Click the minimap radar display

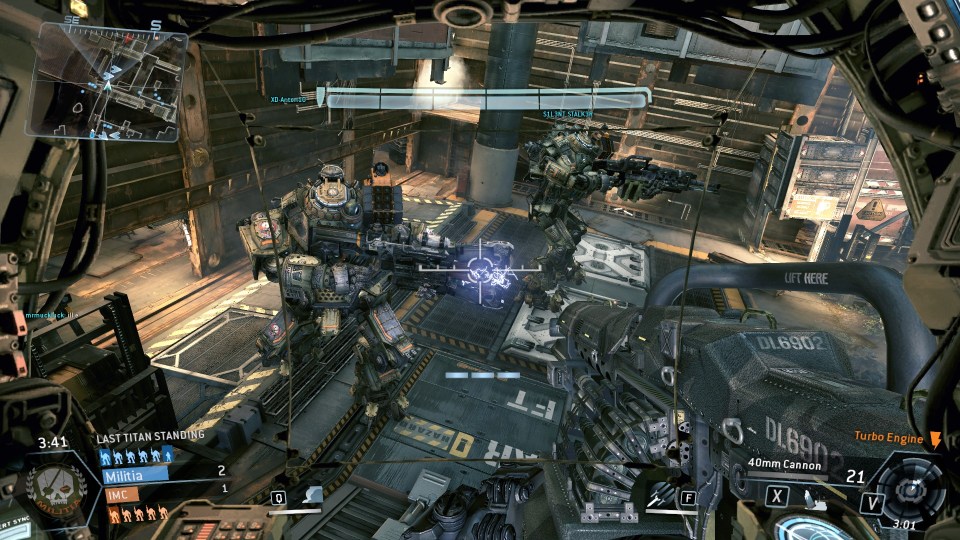pos(109,84)
